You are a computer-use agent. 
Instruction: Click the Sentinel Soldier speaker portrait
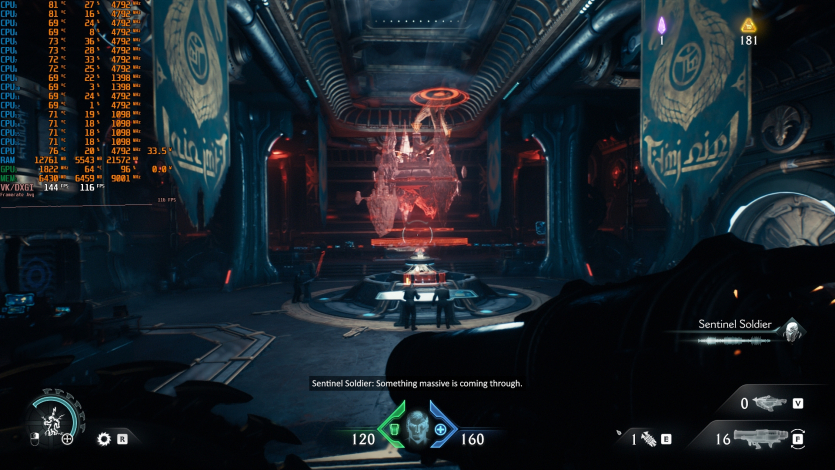point(791,331)
